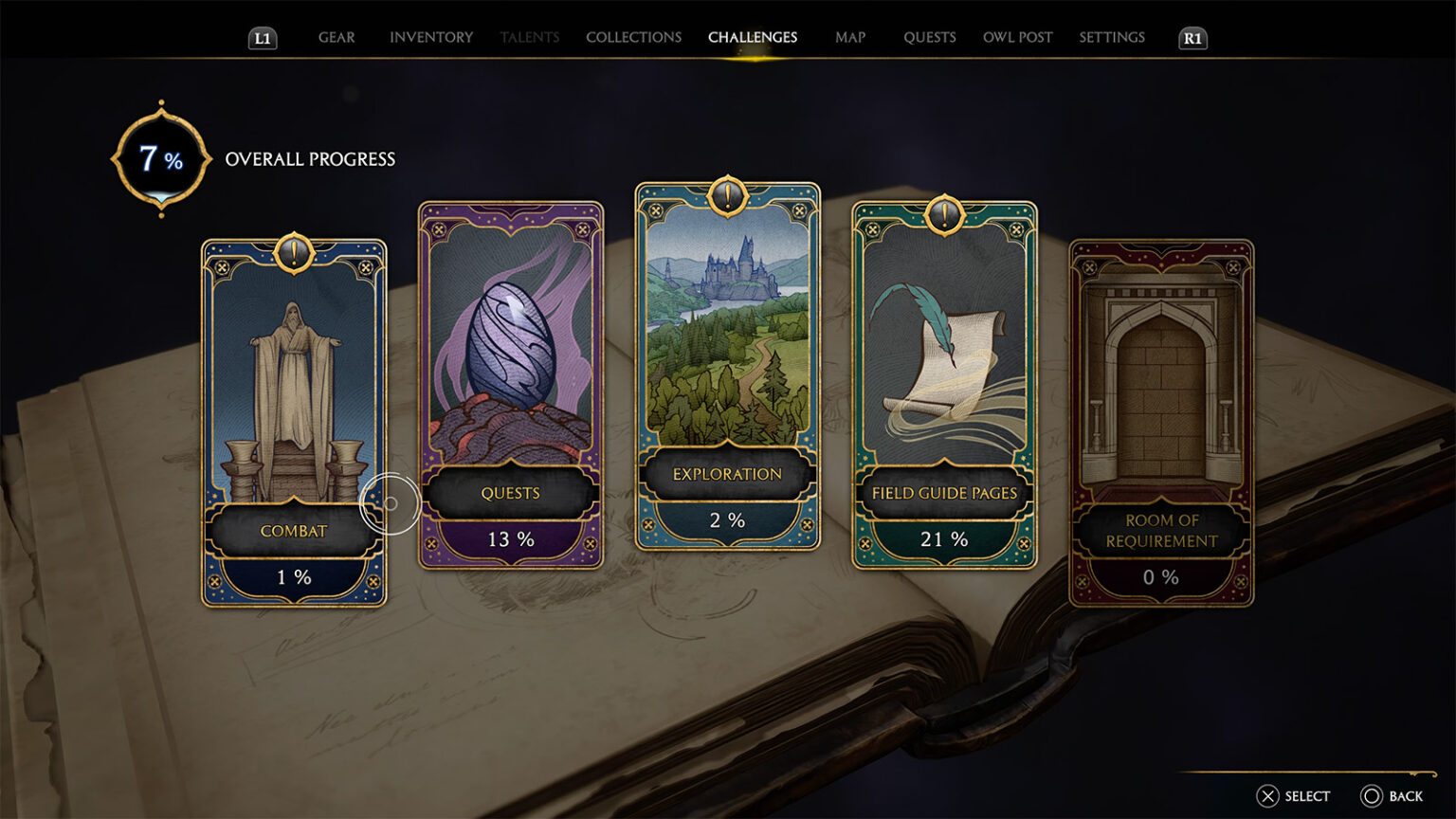Click the L1 shoulder button icon
Viewport: 1456px width, 819px height.
(x=263, y=39)
